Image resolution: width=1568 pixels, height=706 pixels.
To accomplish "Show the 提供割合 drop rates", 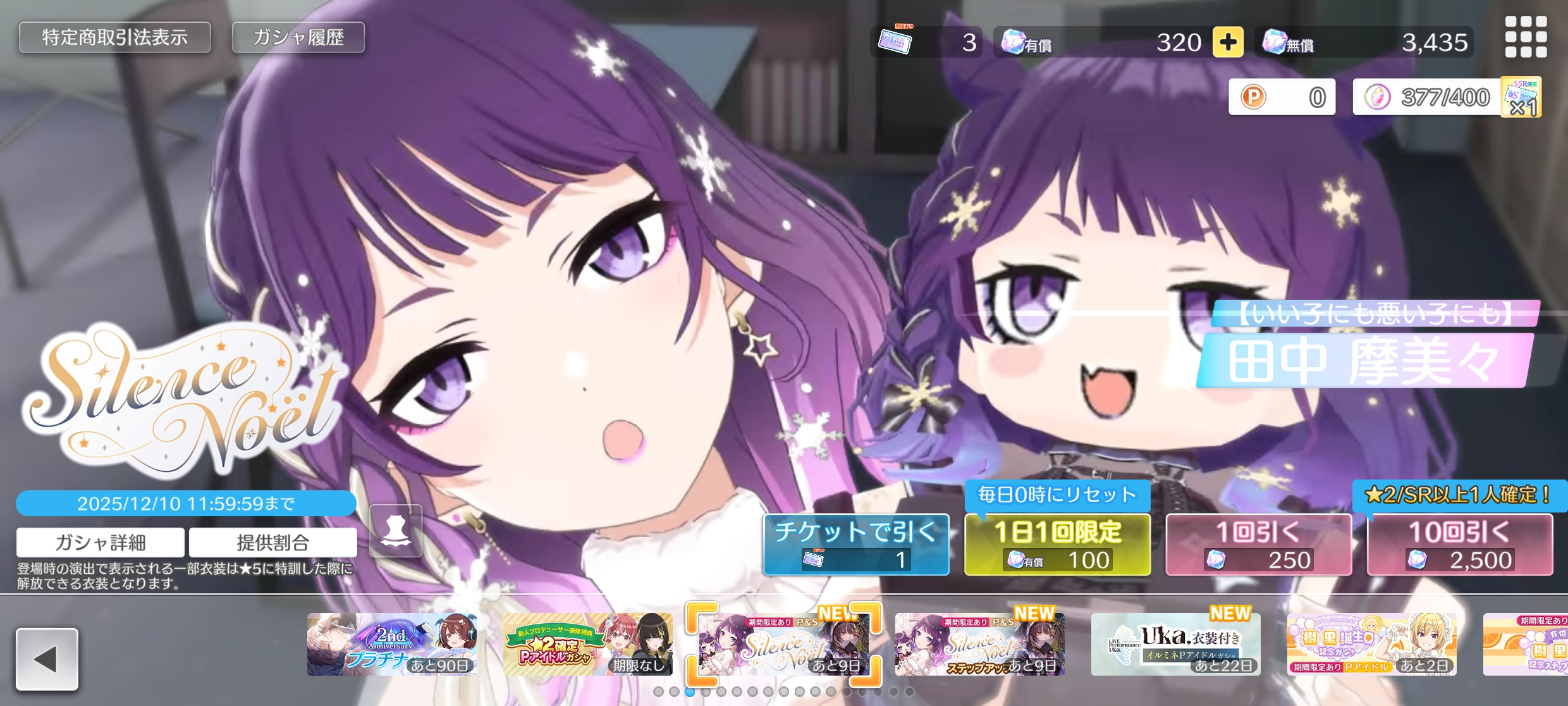I will pyautogui.click(x=273, y=542).
